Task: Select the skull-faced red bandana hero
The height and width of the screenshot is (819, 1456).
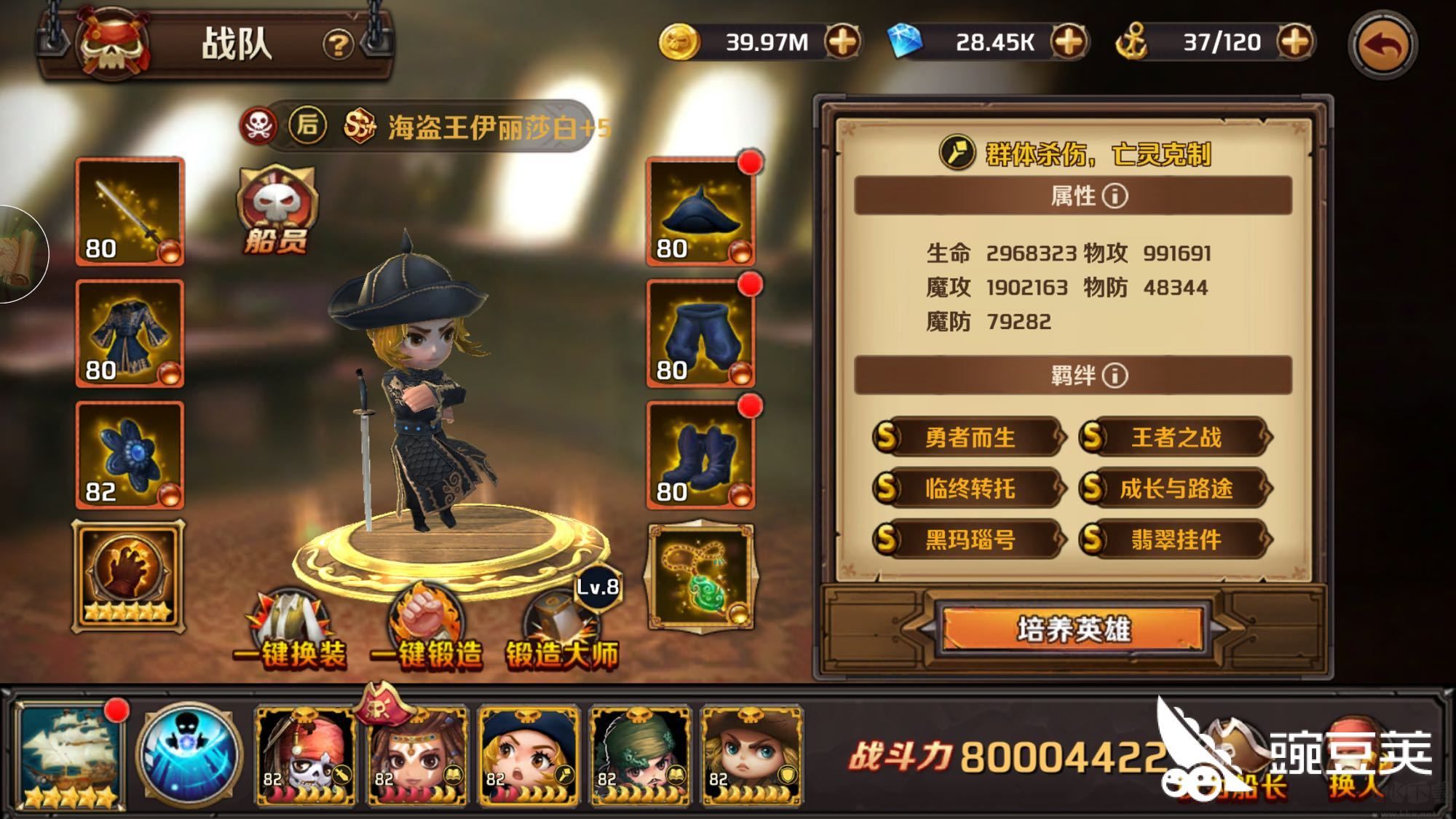Action: coord(306,755)
